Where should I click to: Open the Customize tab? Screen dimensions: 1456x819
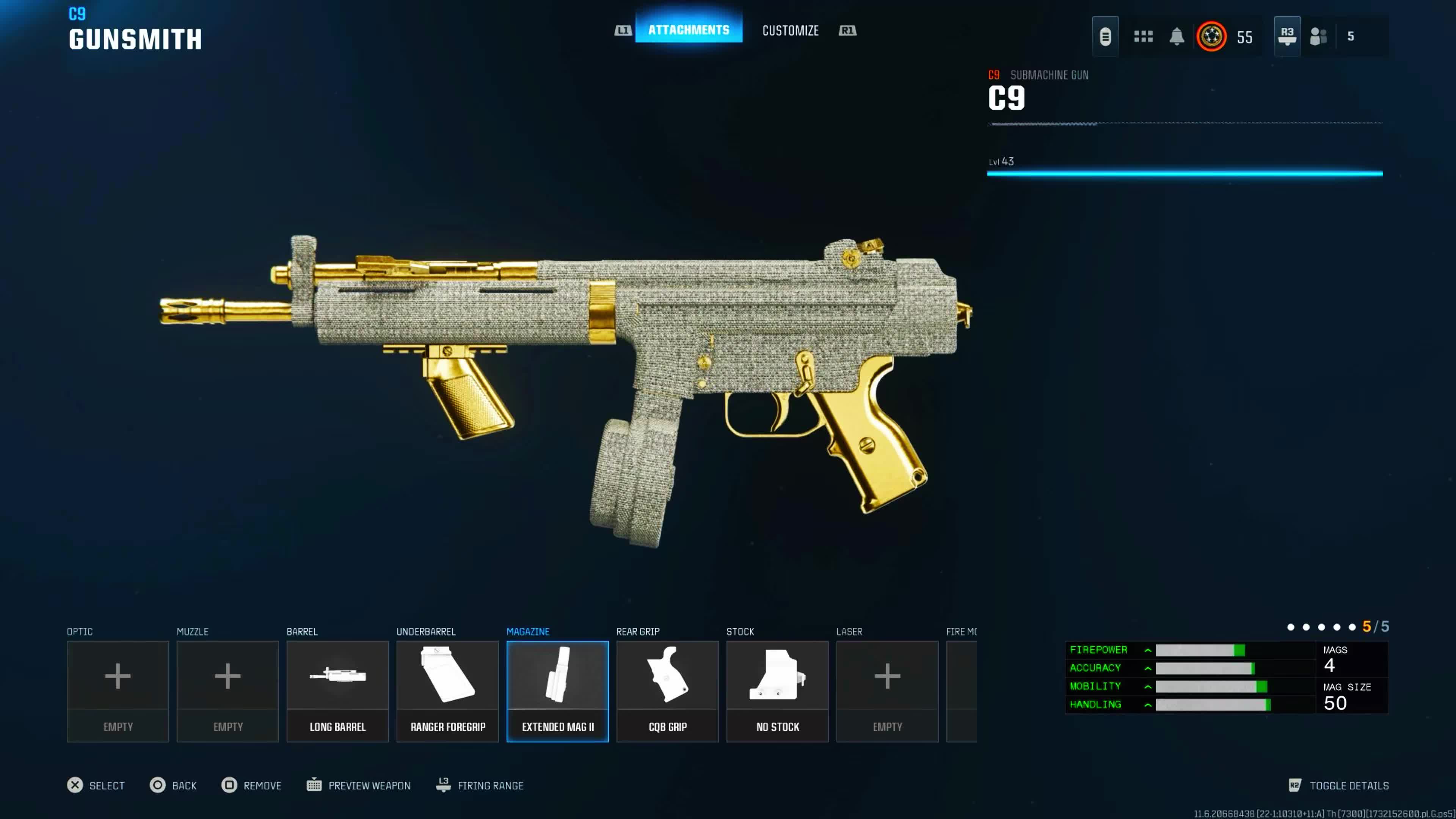point(790,30)
